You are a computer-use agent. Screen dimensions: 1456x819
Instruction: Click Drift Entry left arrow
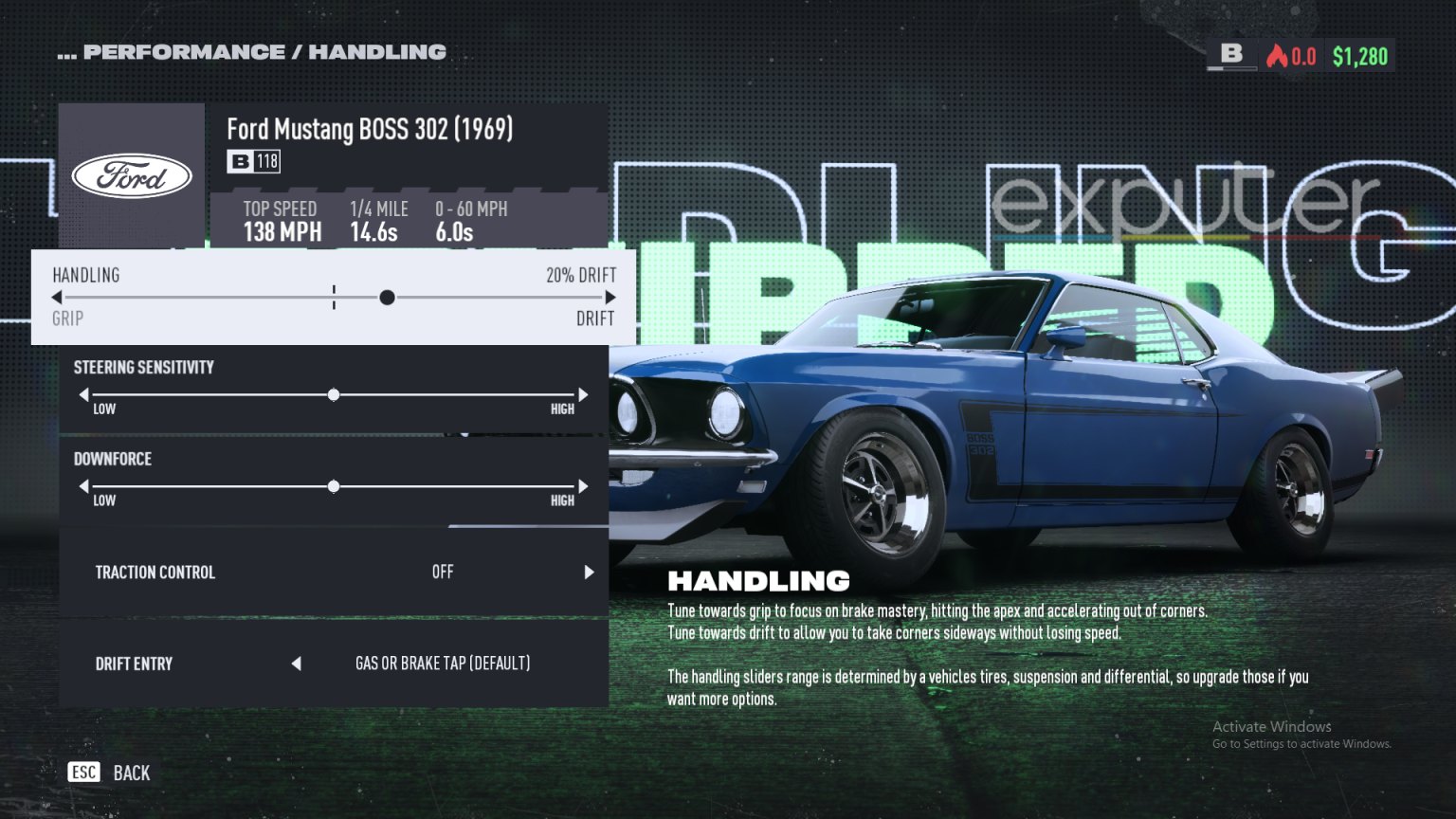point(295,664)
